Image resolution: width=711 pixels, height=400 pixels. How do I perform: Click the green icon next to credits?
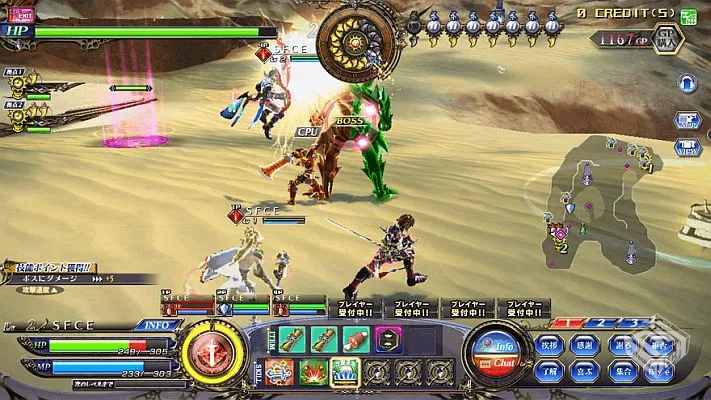coord(688,16)
